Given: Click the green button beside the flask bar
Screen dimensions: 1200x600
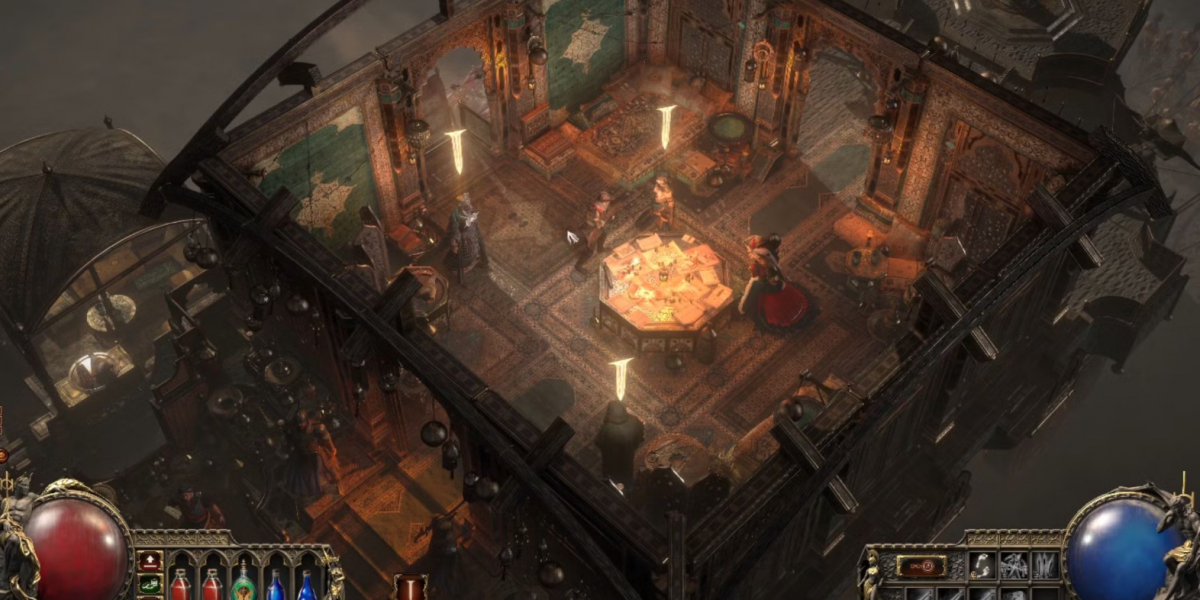Looking at the screenshot, I should 150,583.
